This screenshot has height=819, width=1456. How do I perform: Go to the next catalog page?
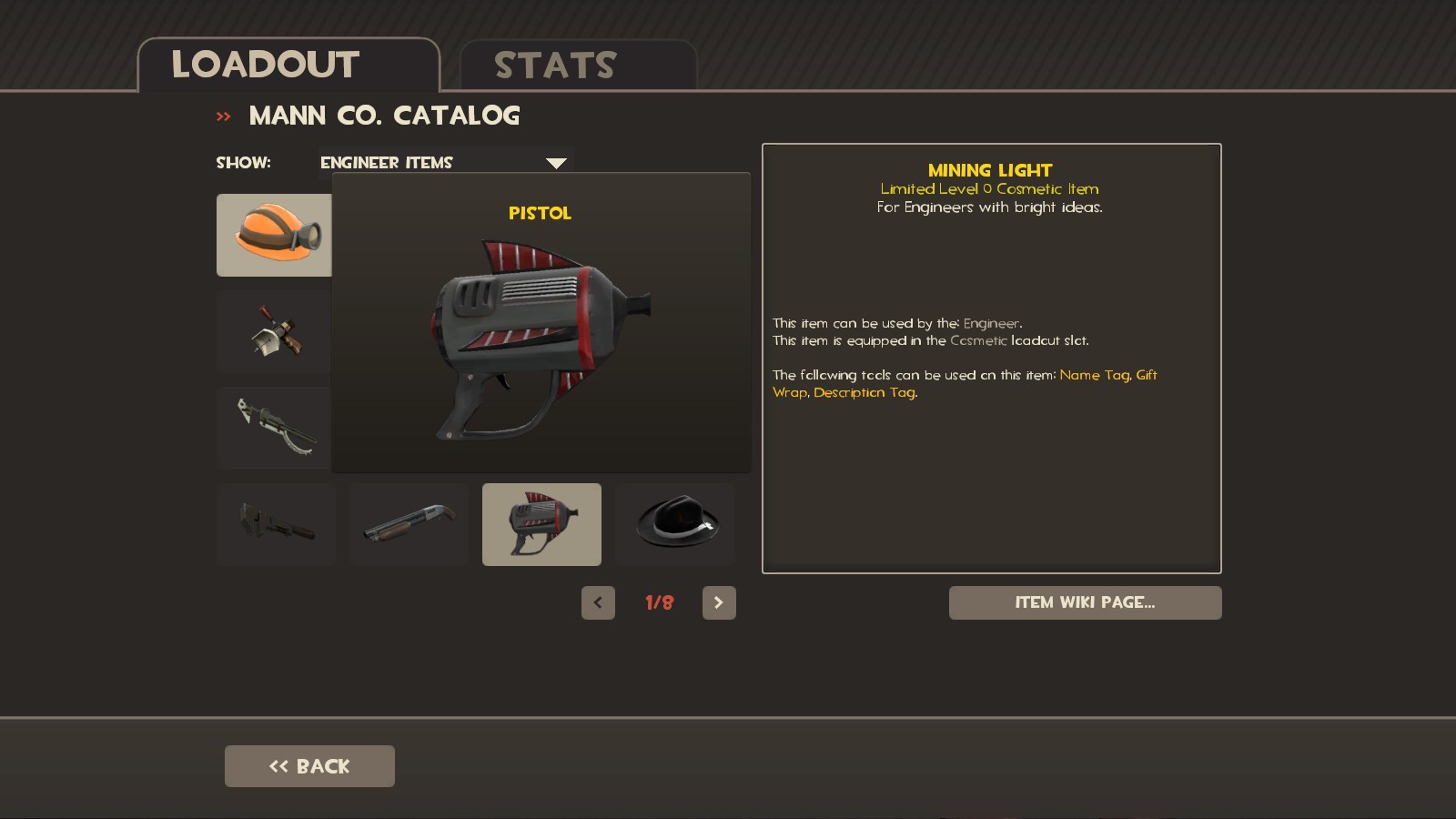coord(720,602)
